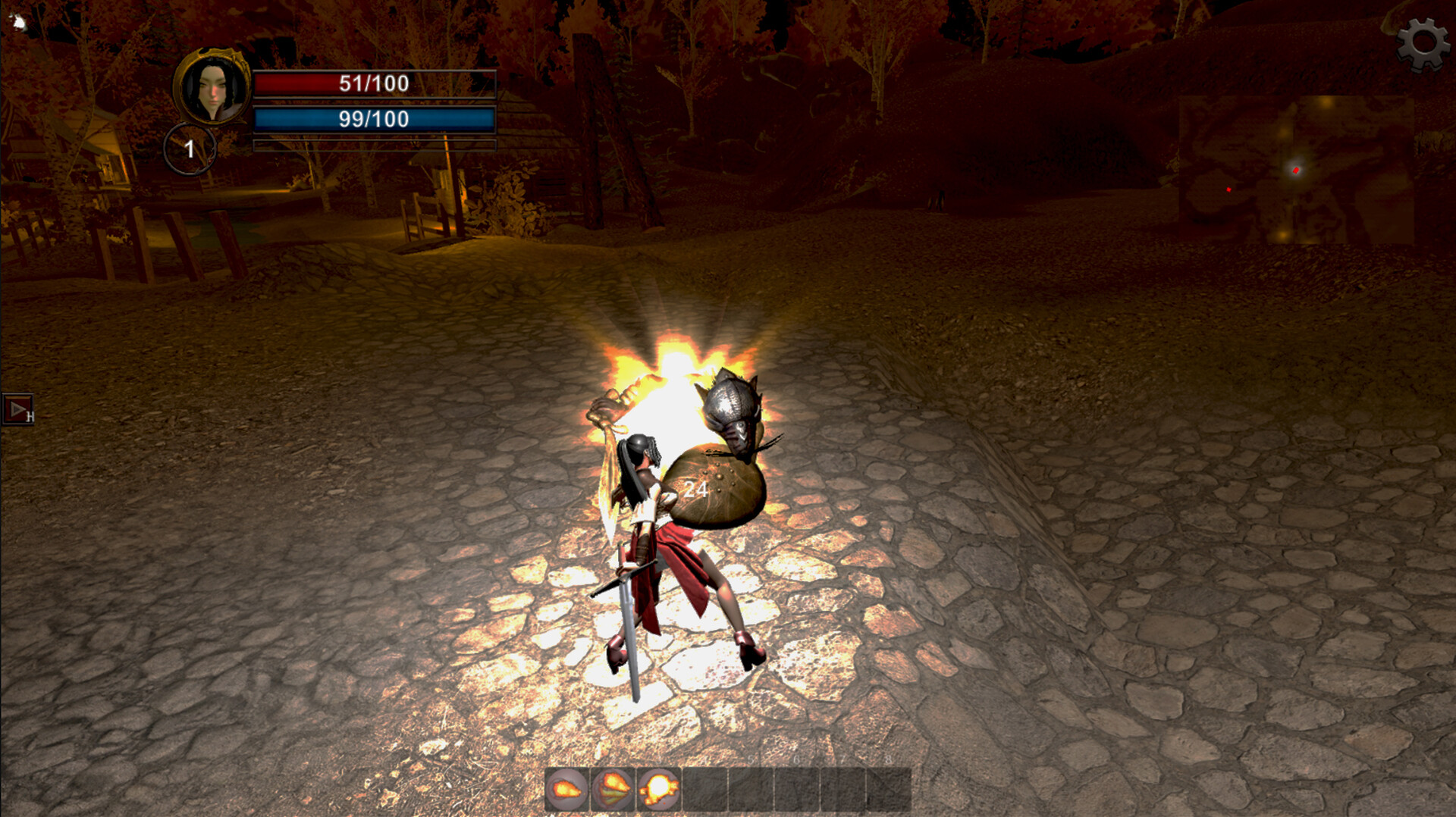
Task: Click the player position dot on the minimap
Action: (1296, 171)
